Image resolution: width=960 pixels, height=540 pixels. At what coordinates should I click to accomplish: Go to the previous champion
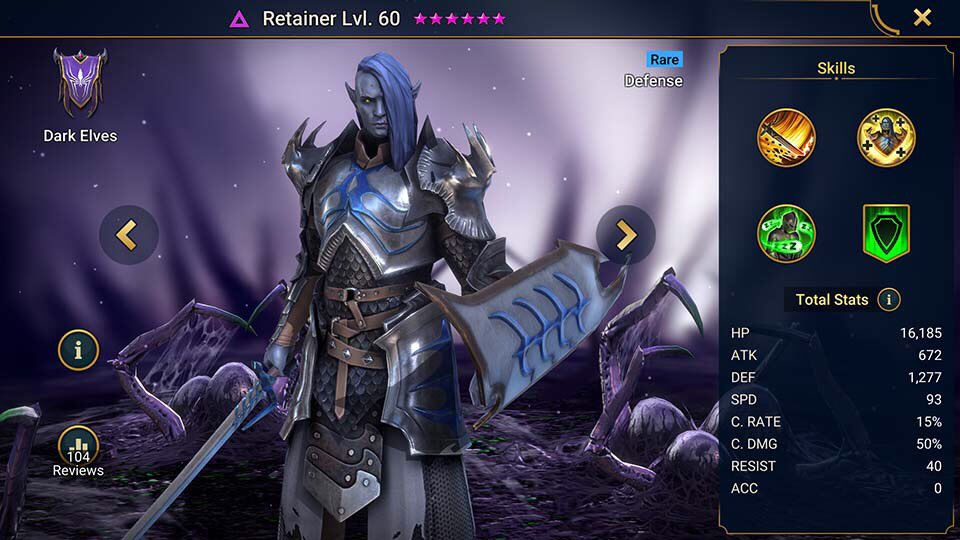click(128, 236)
